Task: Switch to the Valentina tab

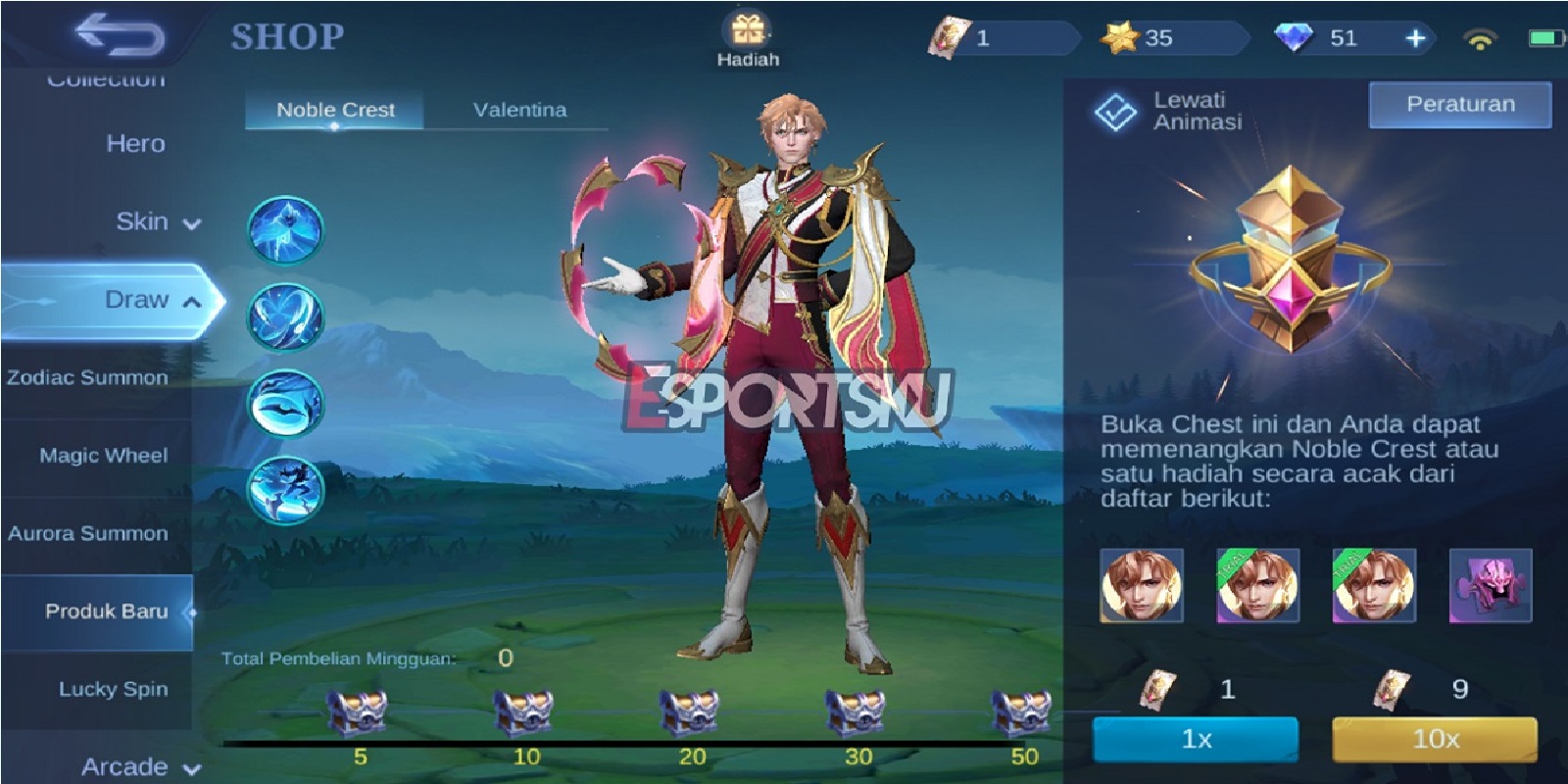Action: click(x=519, y=110)
